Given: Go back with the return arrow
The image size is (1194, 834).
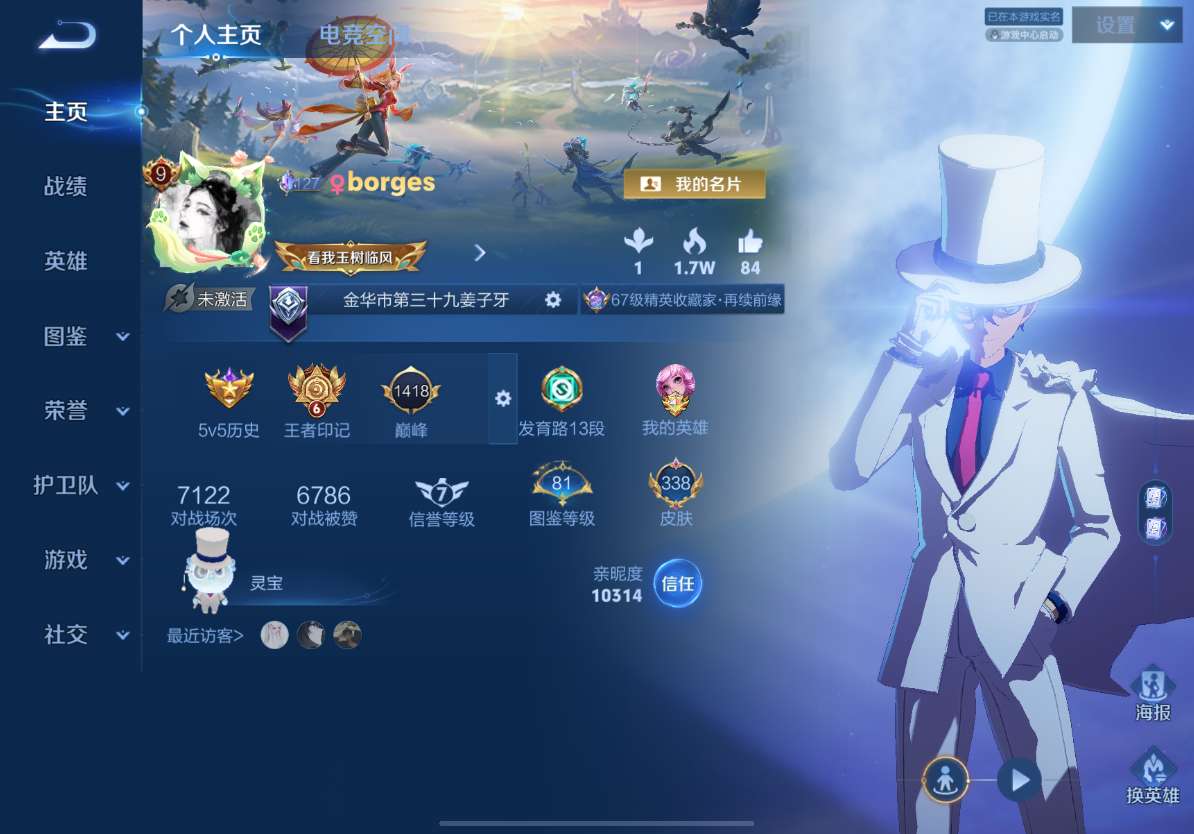Looking at the screenshot, I should pyautogui.click(x=67, y=36).
